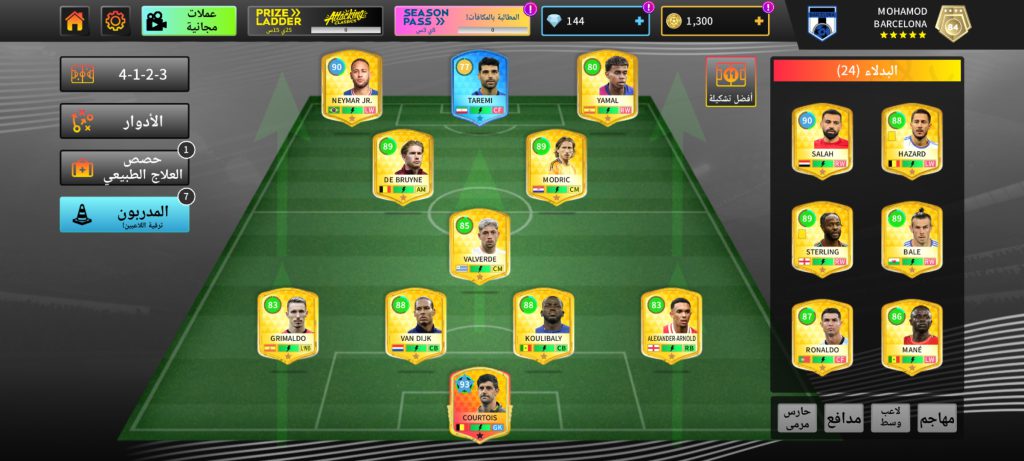Open the blue trainers button
Viewport: 1024px width, 461px height.
point(124,214)
